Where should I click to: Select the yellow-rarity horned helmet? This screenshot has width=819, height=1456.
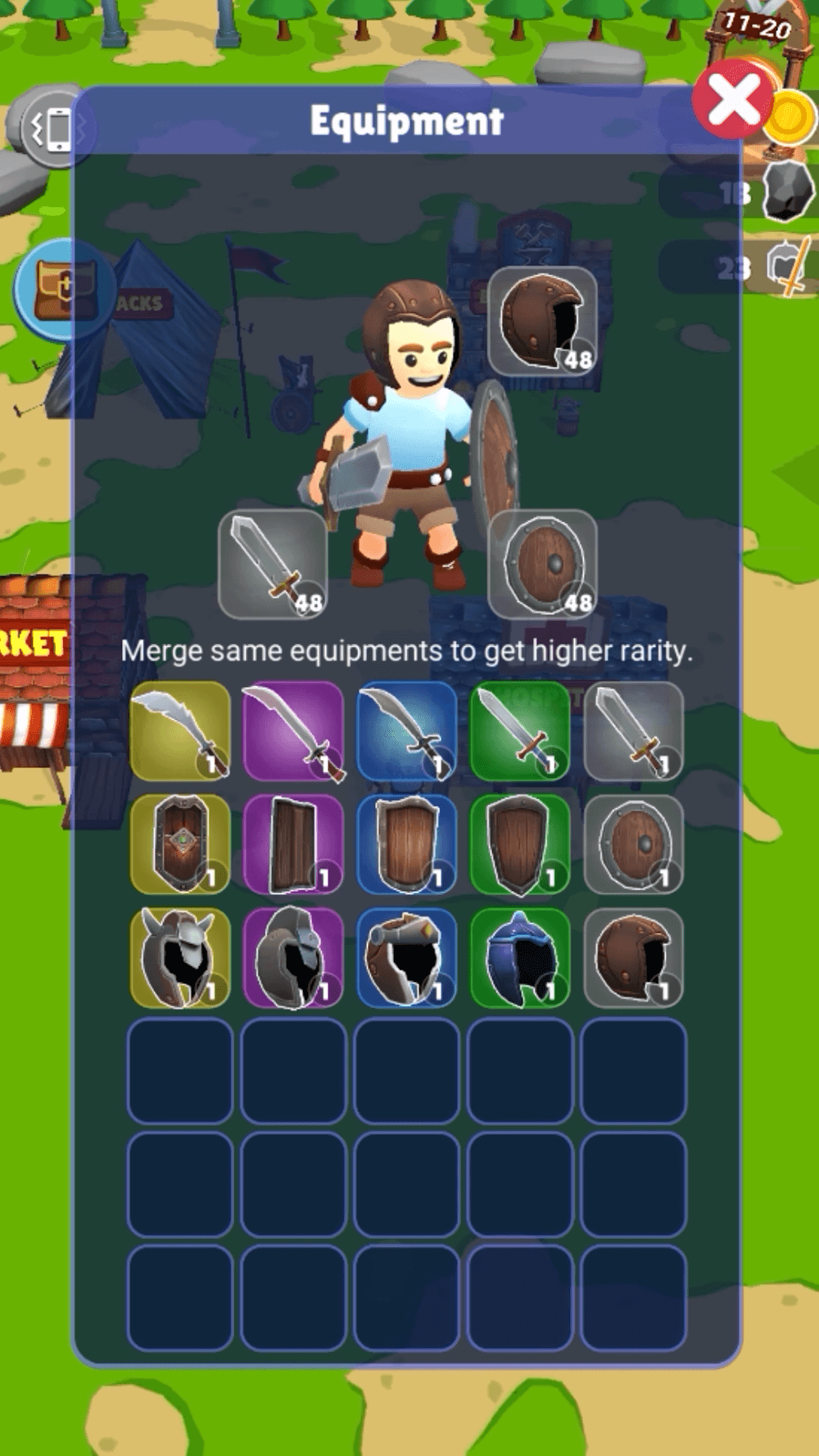coord(180,956)
